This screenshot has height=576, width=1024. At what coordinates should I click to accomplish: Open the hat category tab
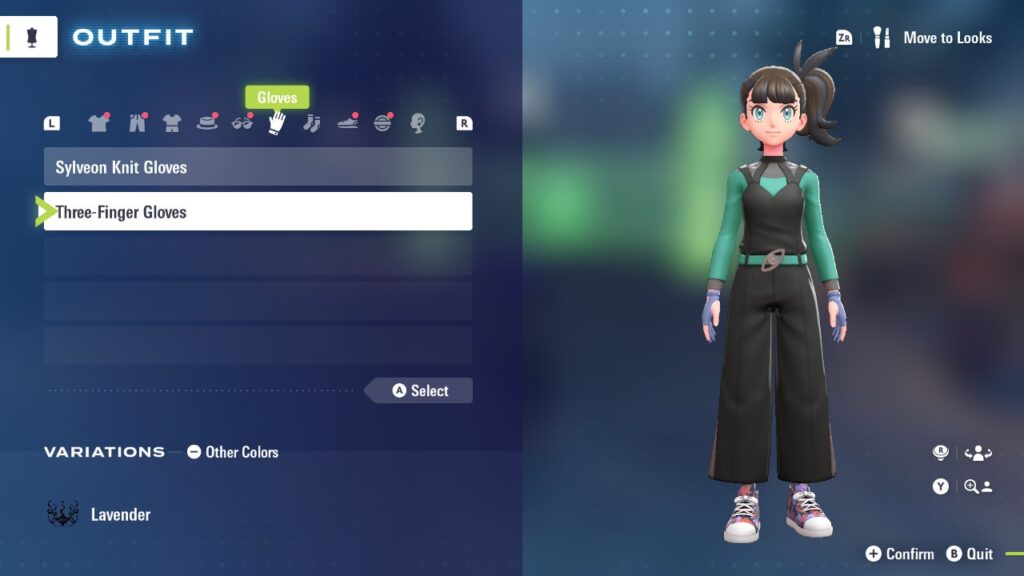point(208,123)
